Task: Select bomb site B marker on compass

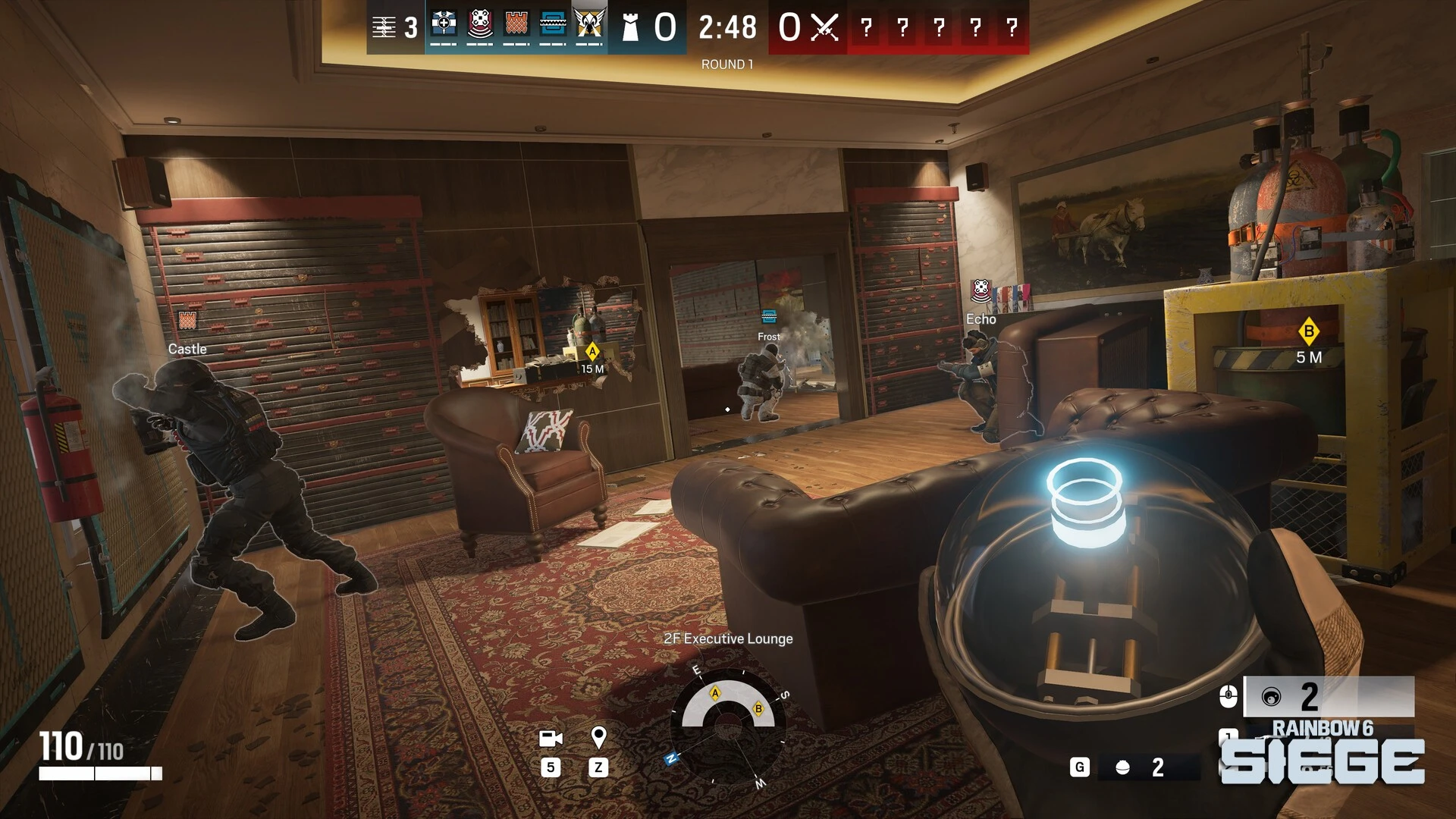Action: point(758,709)
